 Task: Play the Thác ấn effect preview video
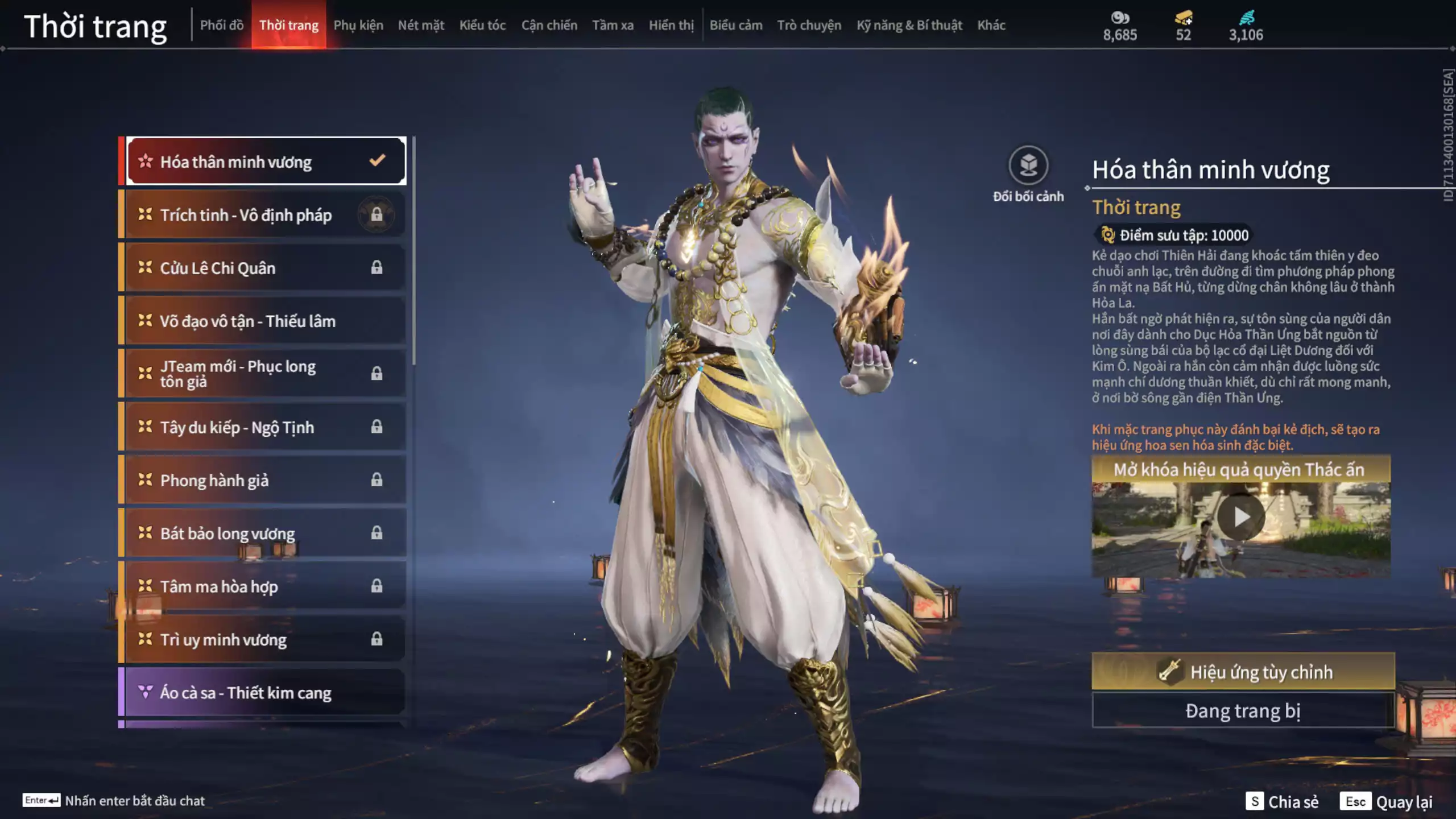click(x=1240, y=517)
